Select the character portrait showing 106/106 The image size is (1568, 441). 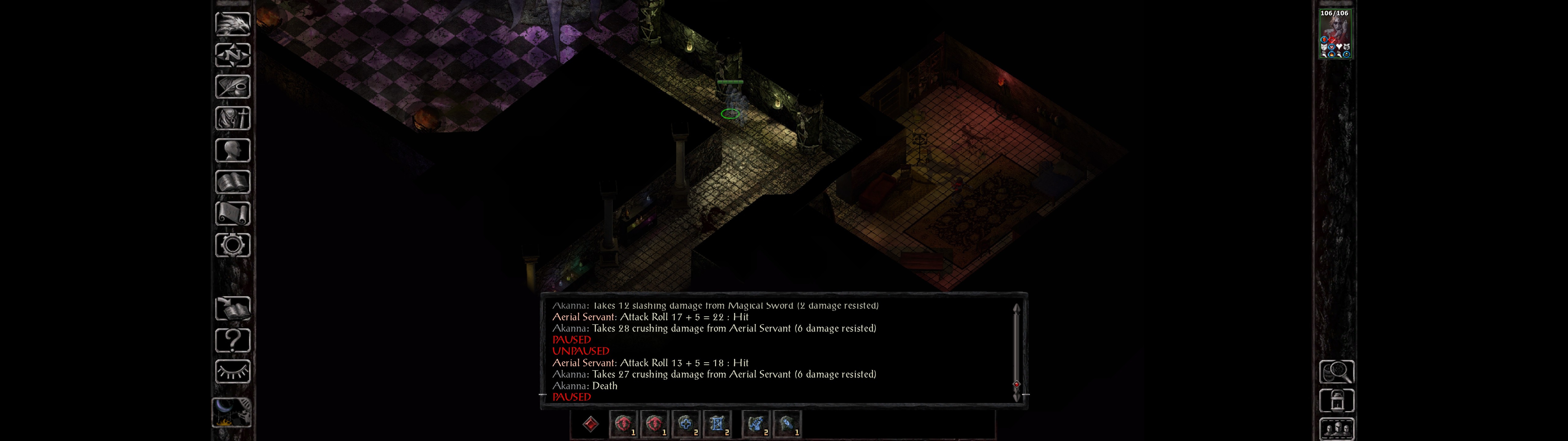pos(1334,34)
